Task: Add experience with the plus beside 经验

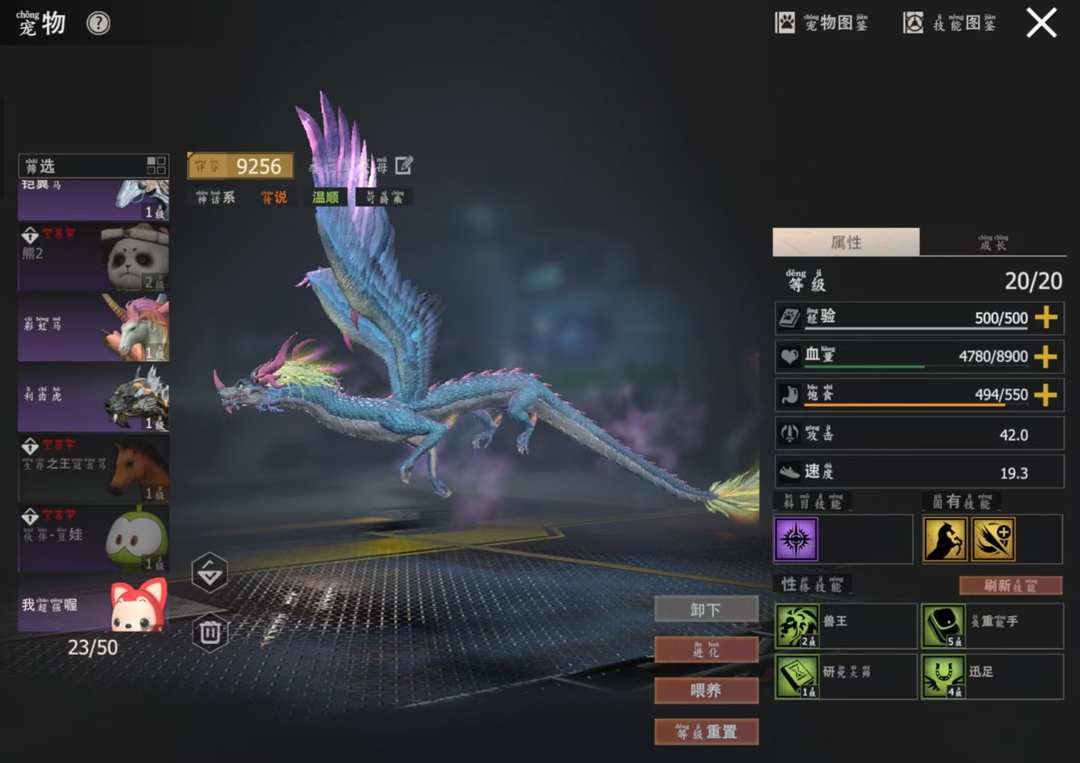Action: pyautogui.click(x=1045, y=318)
